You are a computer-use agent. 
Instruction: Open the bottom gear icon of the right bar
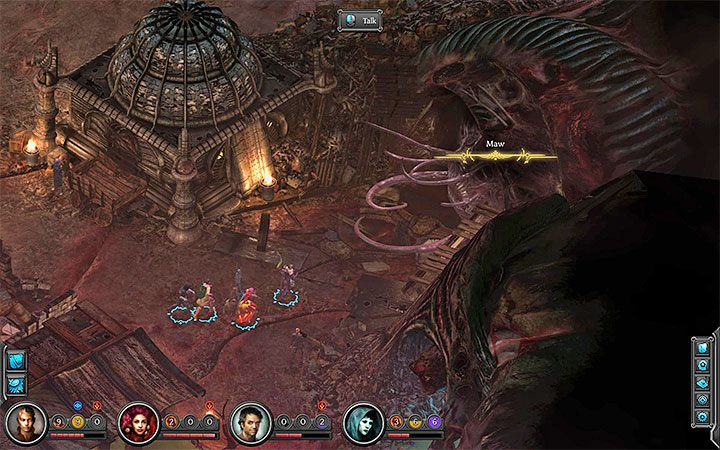point(701,419)
